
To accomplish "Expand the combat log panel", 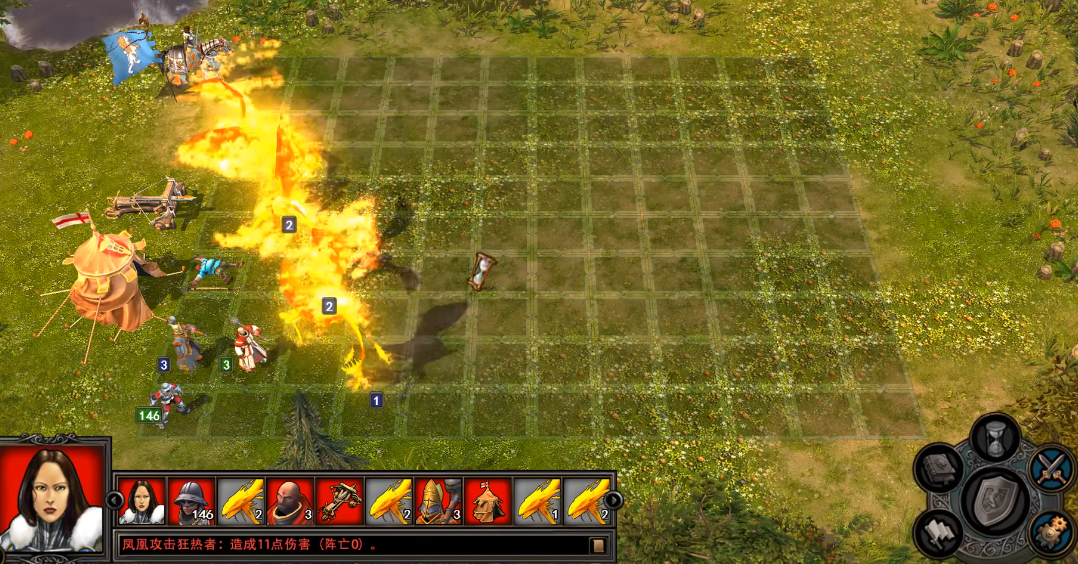I will [x=598, y=545].
